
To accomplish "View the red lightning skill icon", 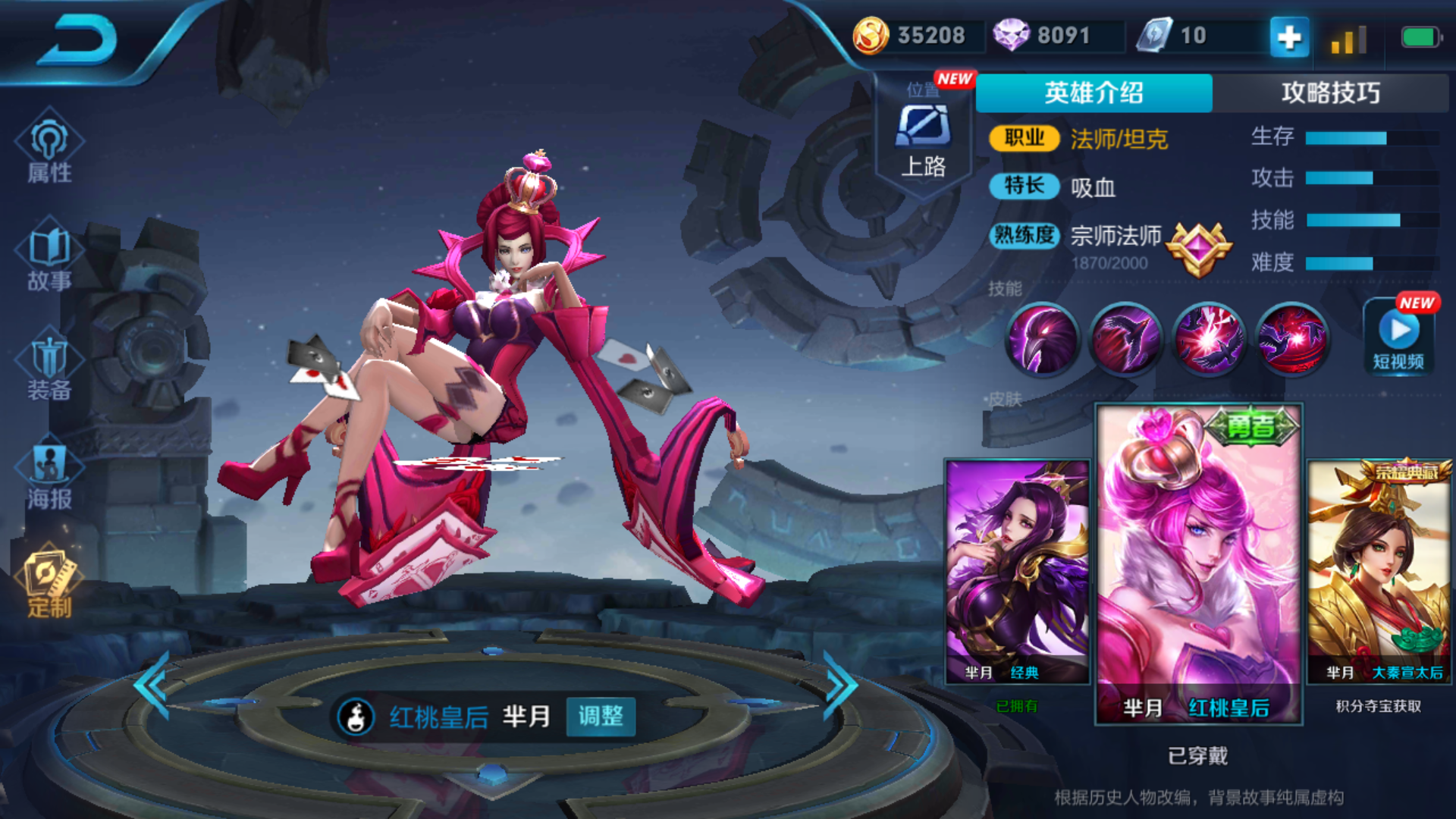I will coord(1209,339).
